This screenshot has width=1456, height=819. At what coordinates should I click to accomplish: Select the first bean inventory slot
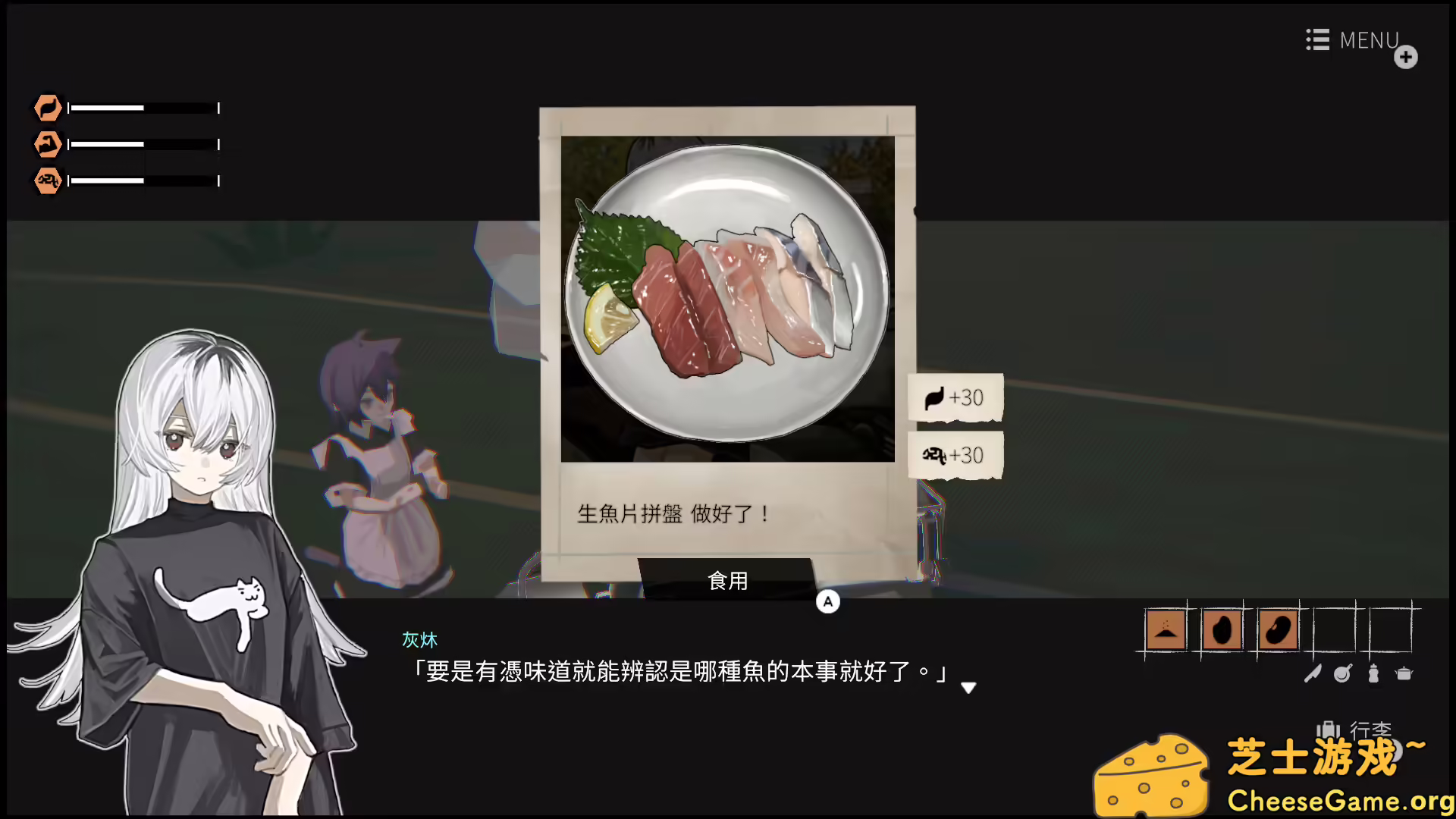1222,629
